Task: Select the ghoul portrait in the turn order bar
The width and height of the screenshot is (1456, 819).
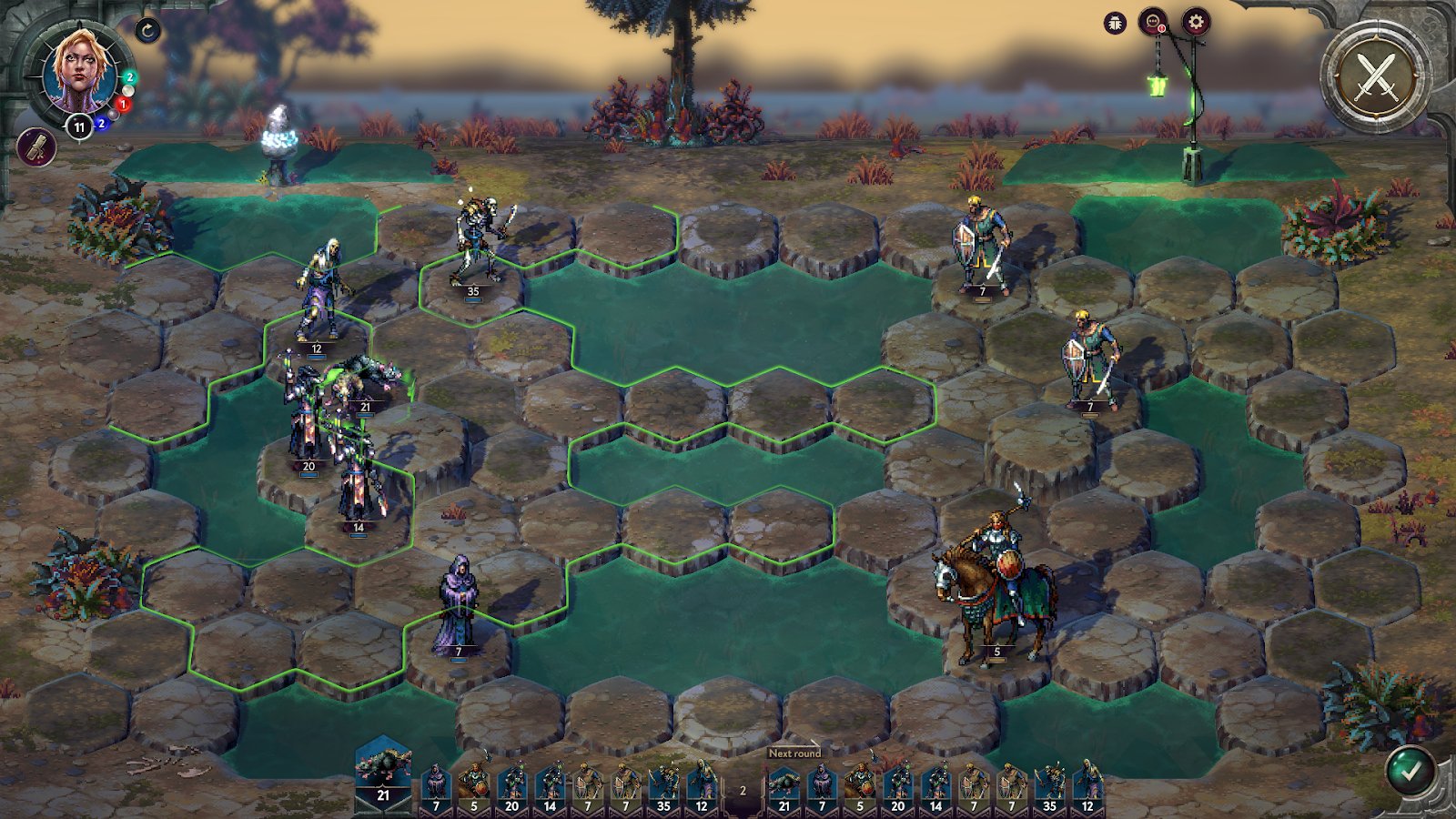Action: coord(386,775)
